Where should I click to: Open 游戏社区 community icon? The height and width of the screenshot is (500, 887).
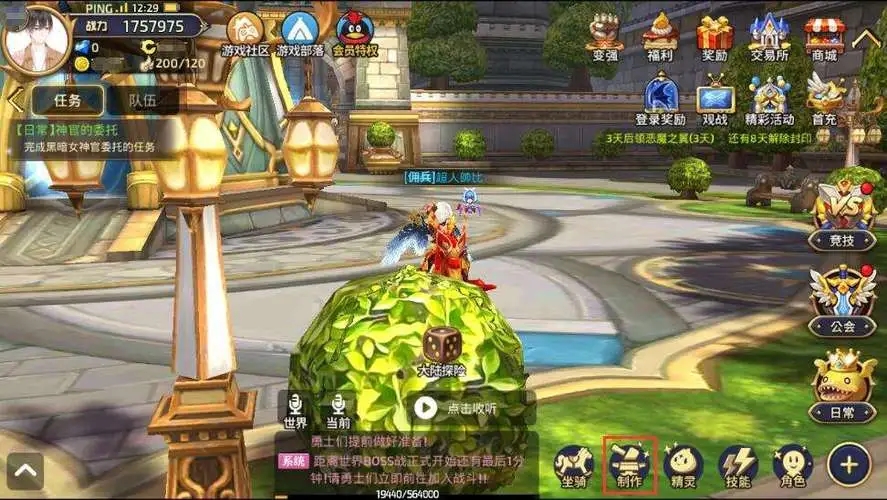[245, 32]
